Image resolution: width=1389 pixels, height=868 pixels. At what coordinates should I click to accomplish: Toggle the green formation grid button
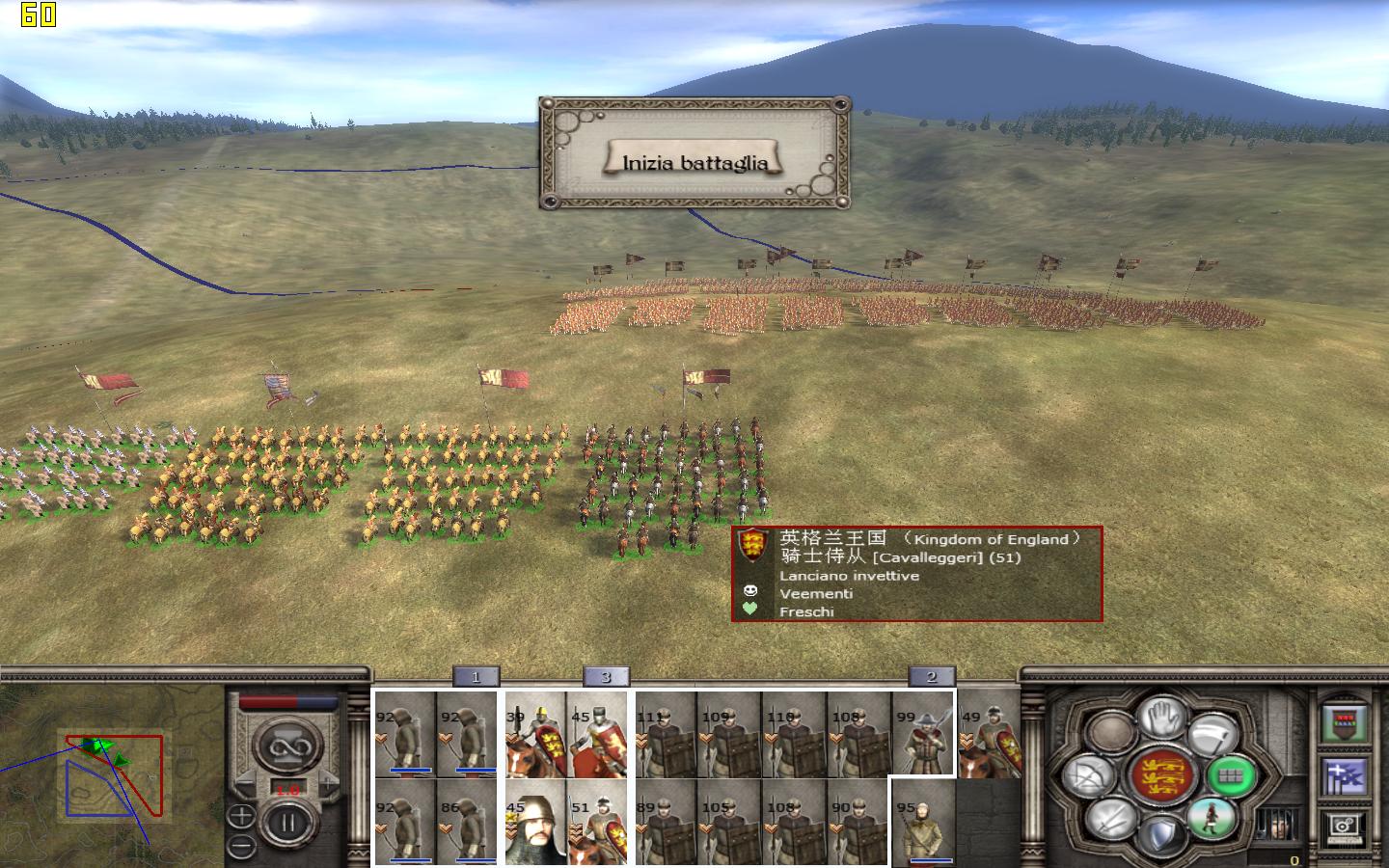pos(1232,774)
